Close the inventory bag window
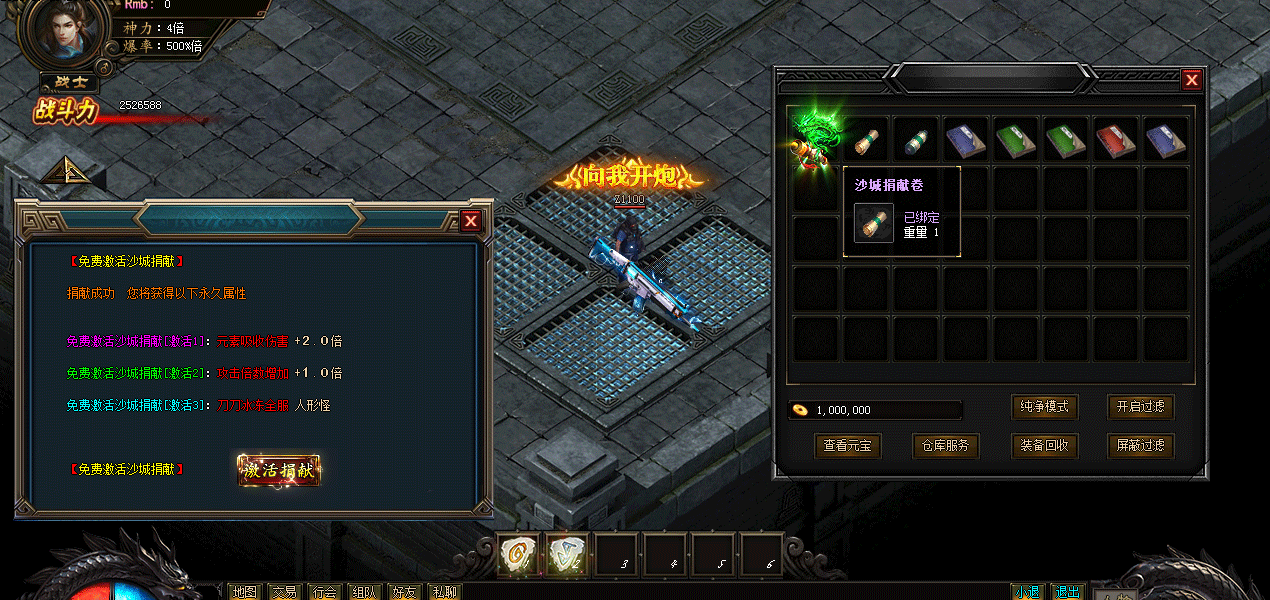The height and width of the screenshot is (600, 1270). tap(1191, 80)
